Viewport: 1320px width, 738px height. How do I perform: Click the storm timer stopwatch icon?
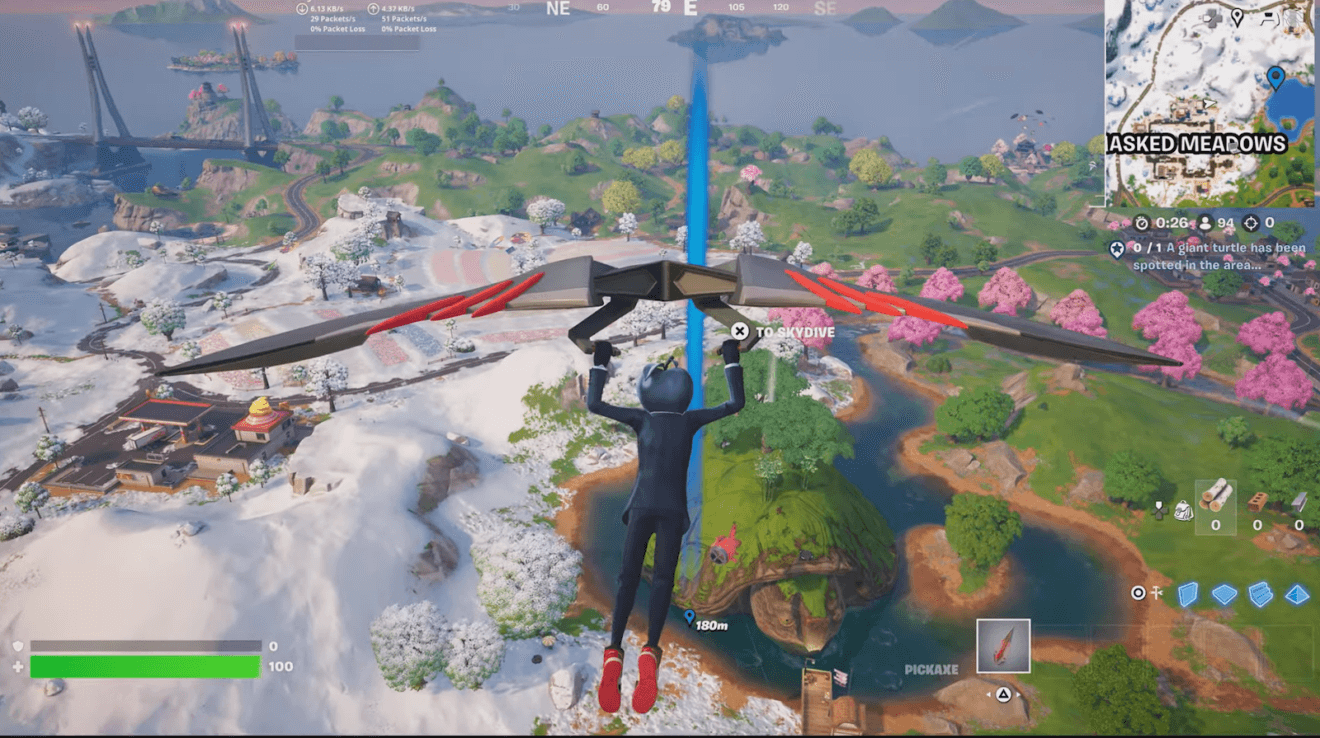[1142, 223]
